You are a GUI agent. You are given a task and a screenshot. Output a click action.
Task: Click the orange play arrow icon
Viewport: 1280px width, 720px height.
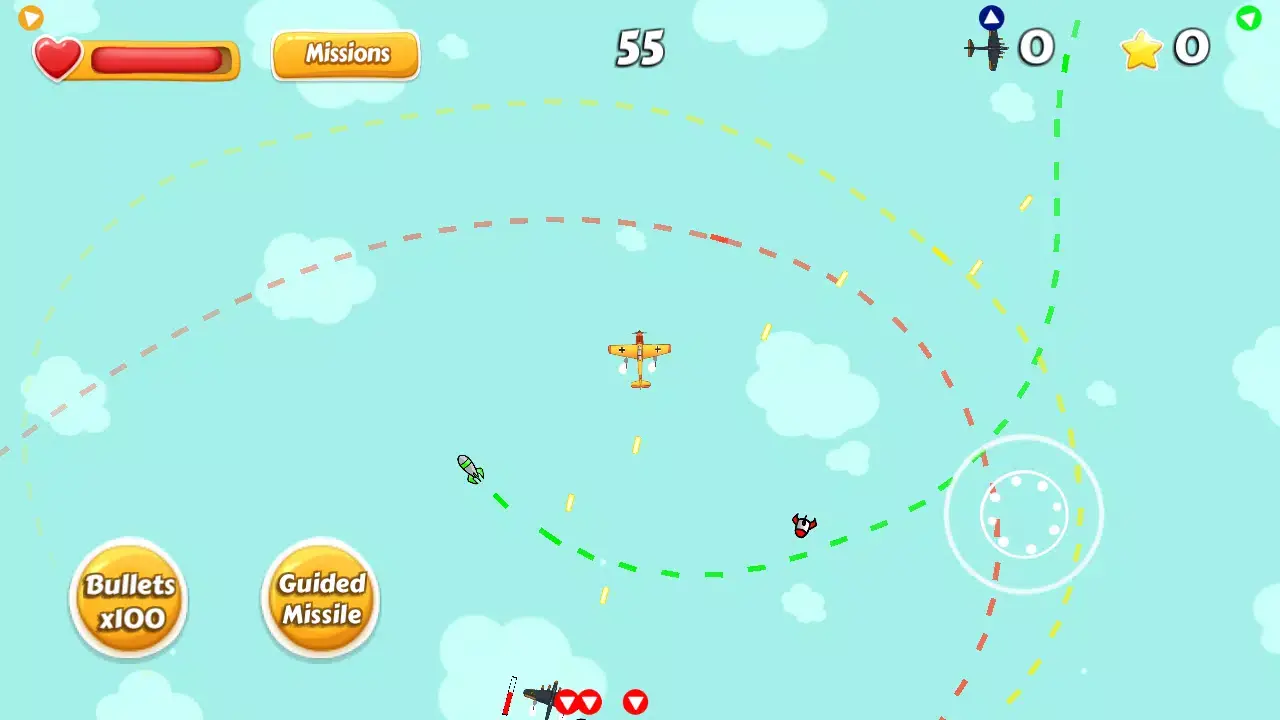coord(29,17)
